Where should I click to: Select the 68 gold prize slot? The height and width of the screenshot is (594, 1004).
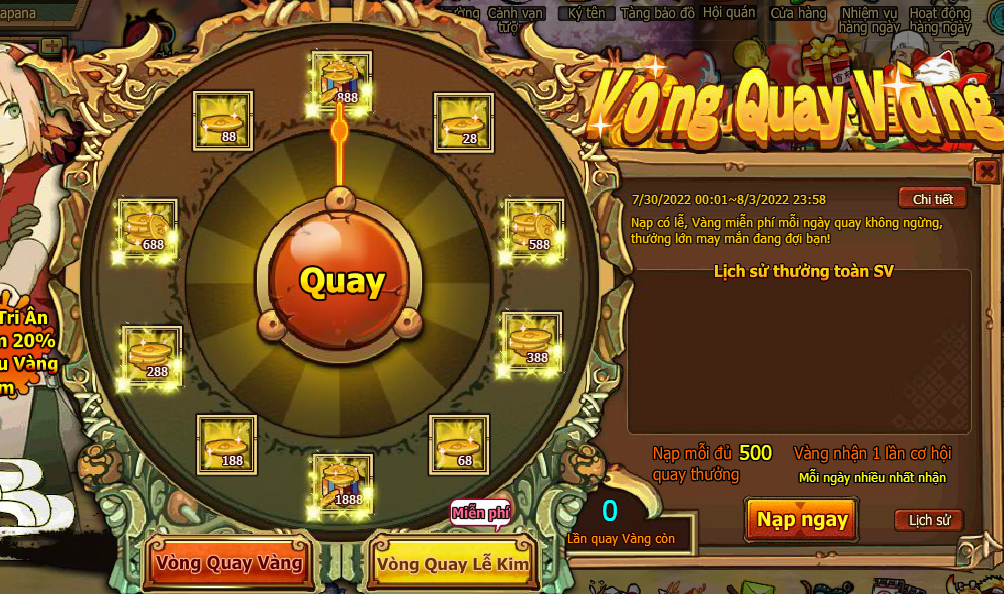coord(459,445)
